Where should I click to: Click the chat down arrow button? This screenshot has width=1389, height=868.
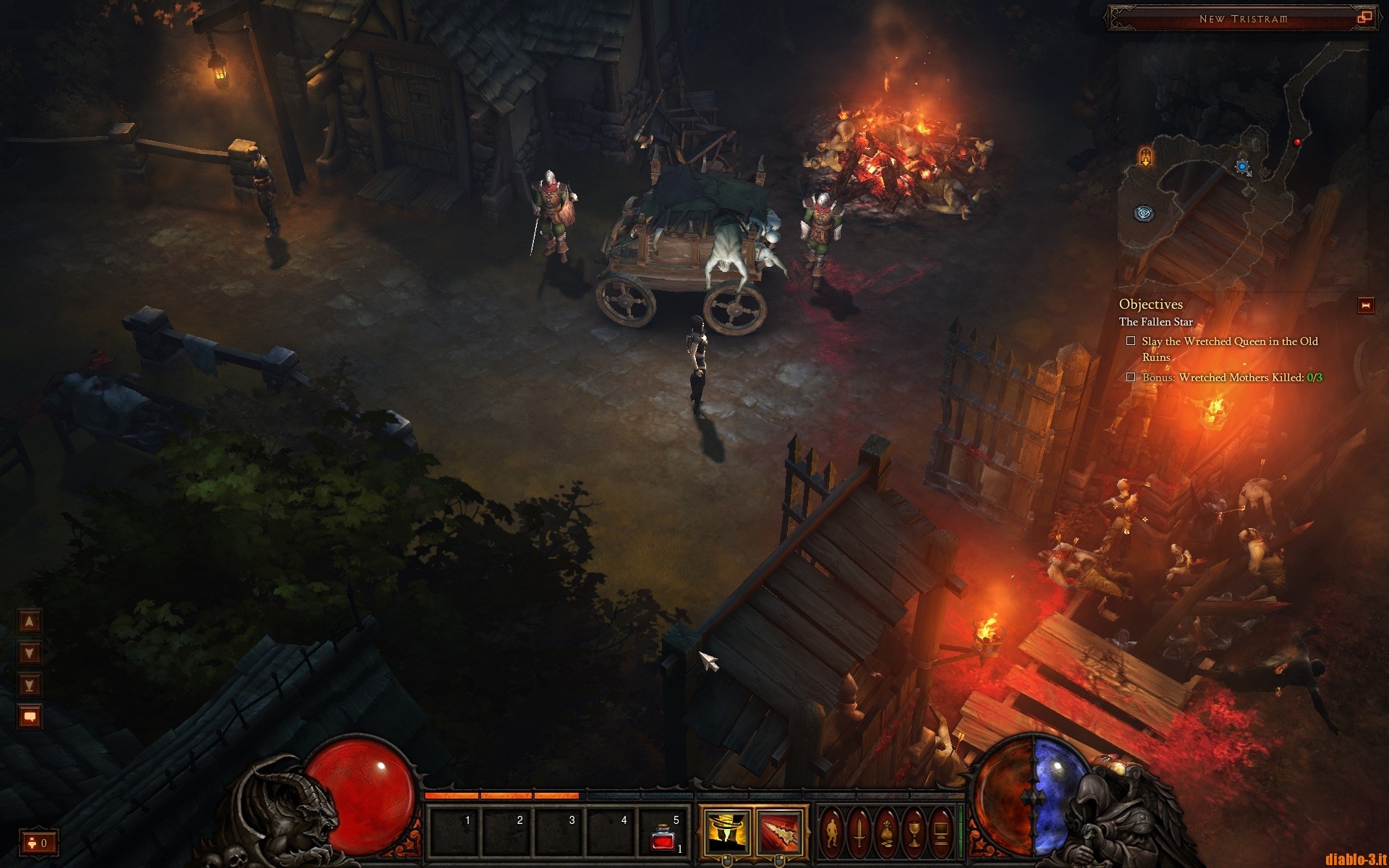click(x=30, y=653)
